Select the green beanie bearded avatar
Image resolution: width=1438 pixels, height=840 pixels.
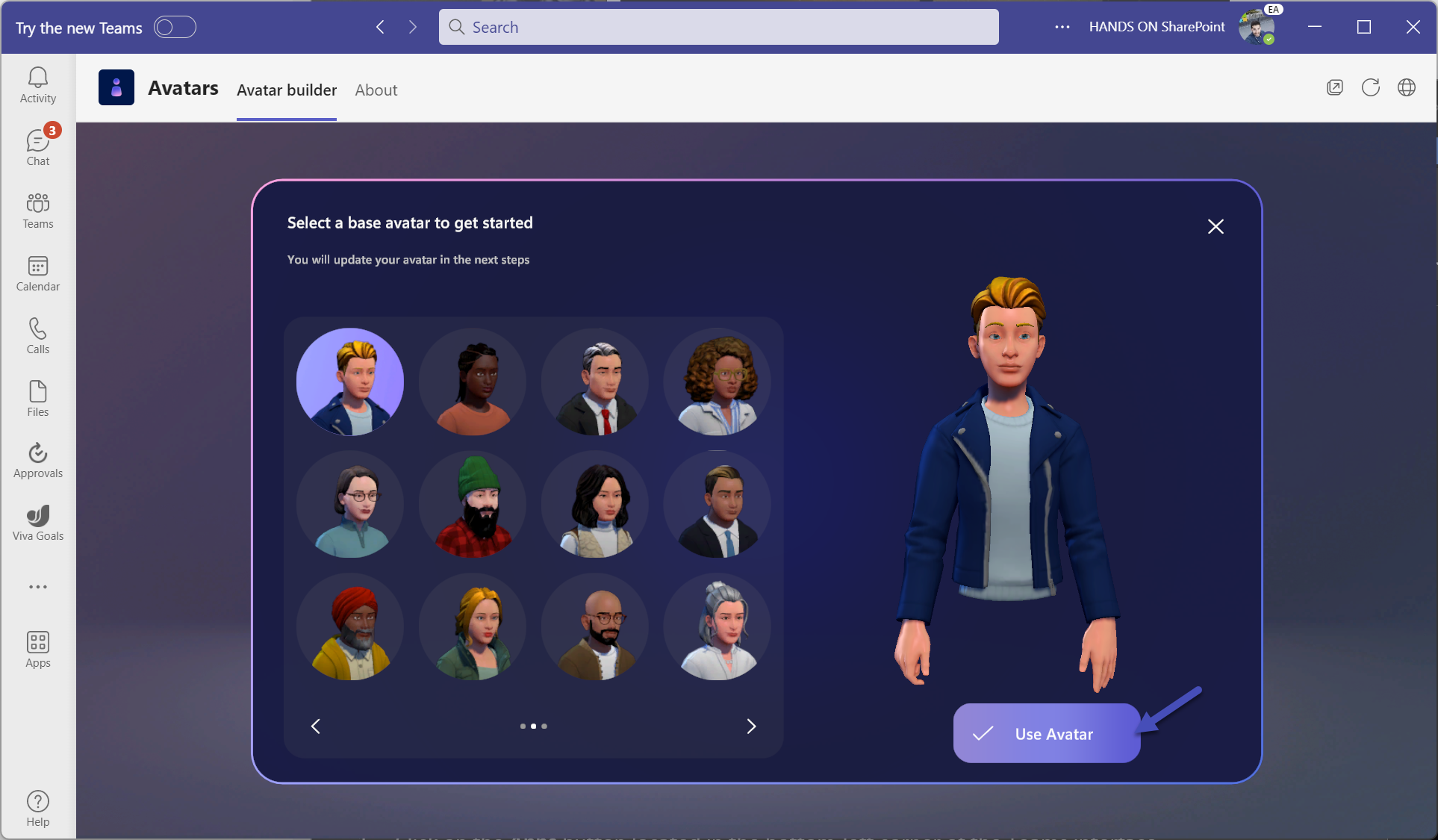pos(472,505)
